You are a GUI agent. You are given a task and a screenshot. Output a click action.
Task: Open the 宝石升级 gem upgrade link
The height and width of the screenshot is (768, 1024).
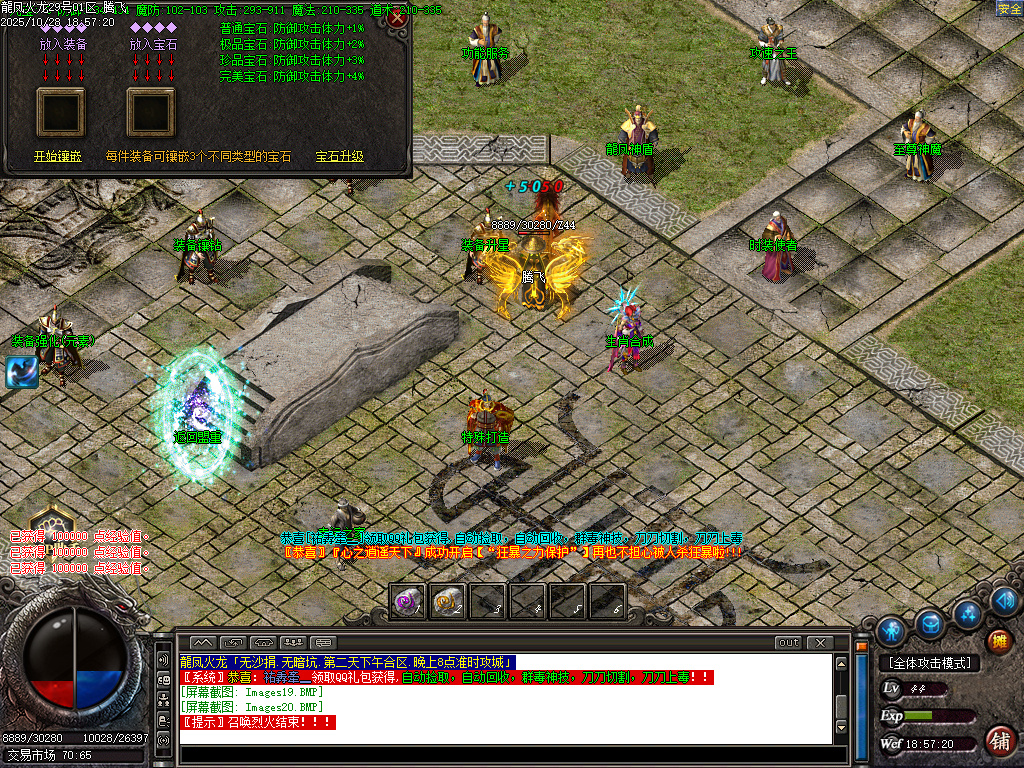339,157
